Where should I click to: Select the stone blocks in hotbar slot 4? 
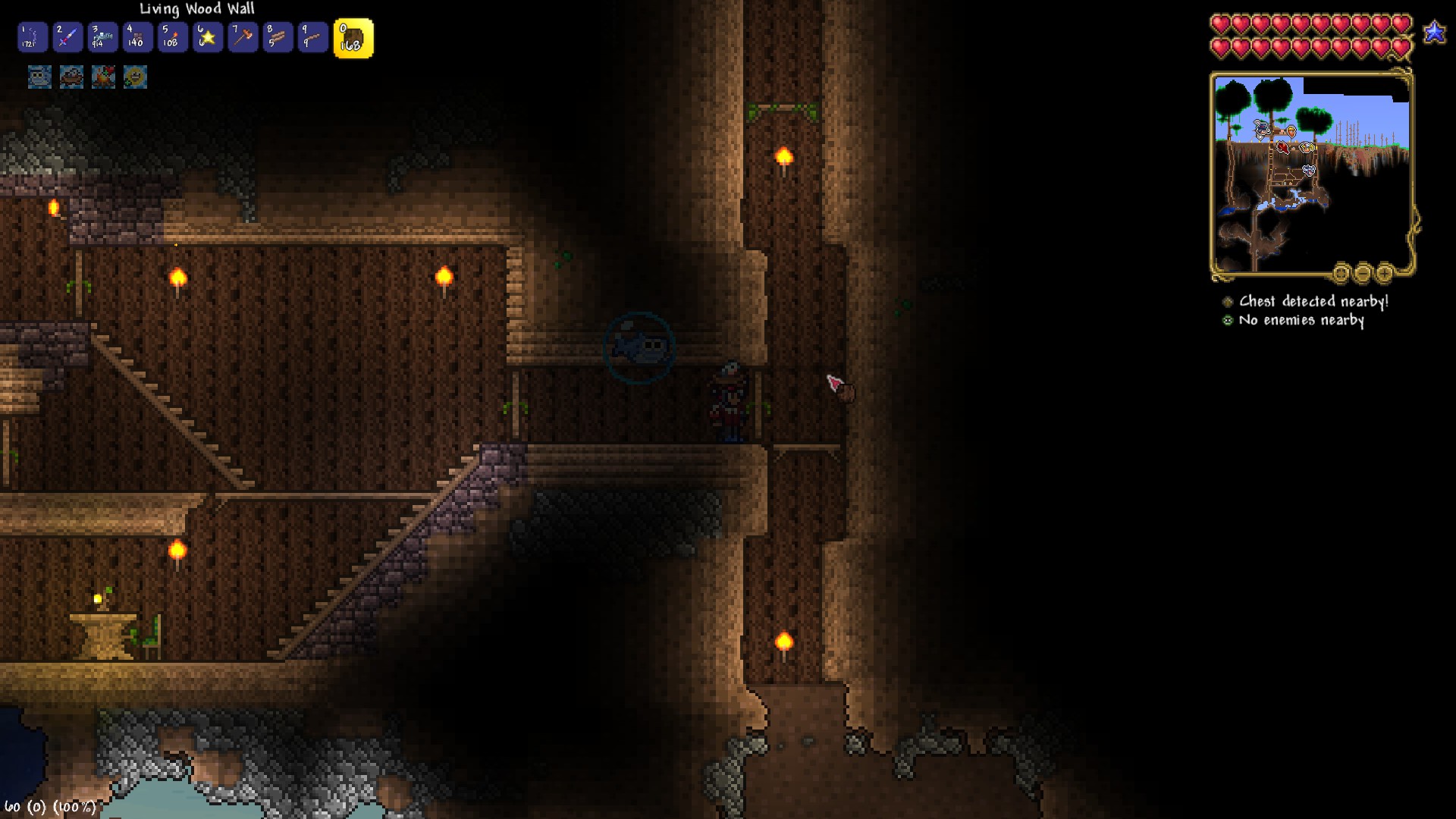pyautogui.click(x=136, y=37)
